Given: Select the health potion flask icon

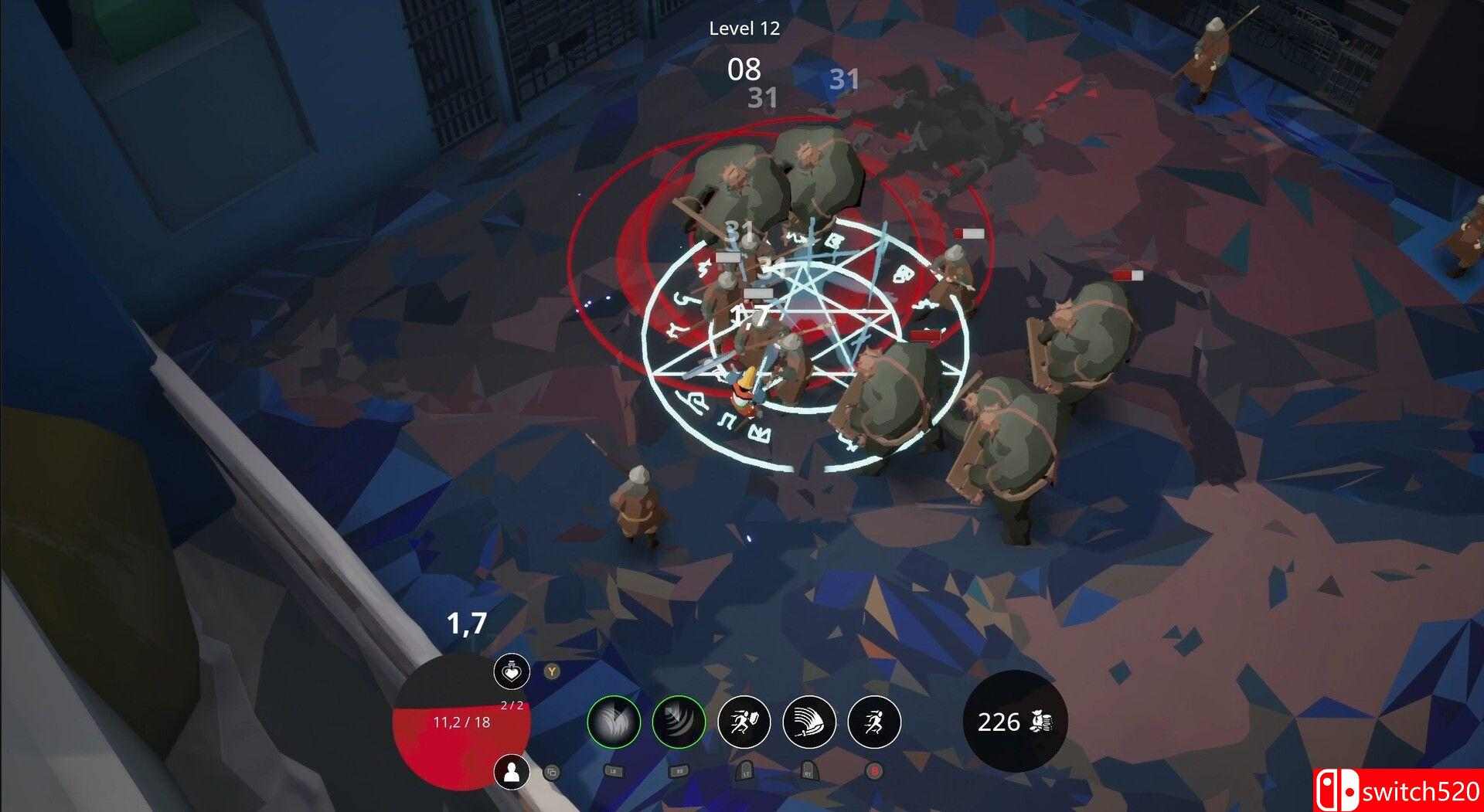Looking at the screenshot, I should (511, 672).
